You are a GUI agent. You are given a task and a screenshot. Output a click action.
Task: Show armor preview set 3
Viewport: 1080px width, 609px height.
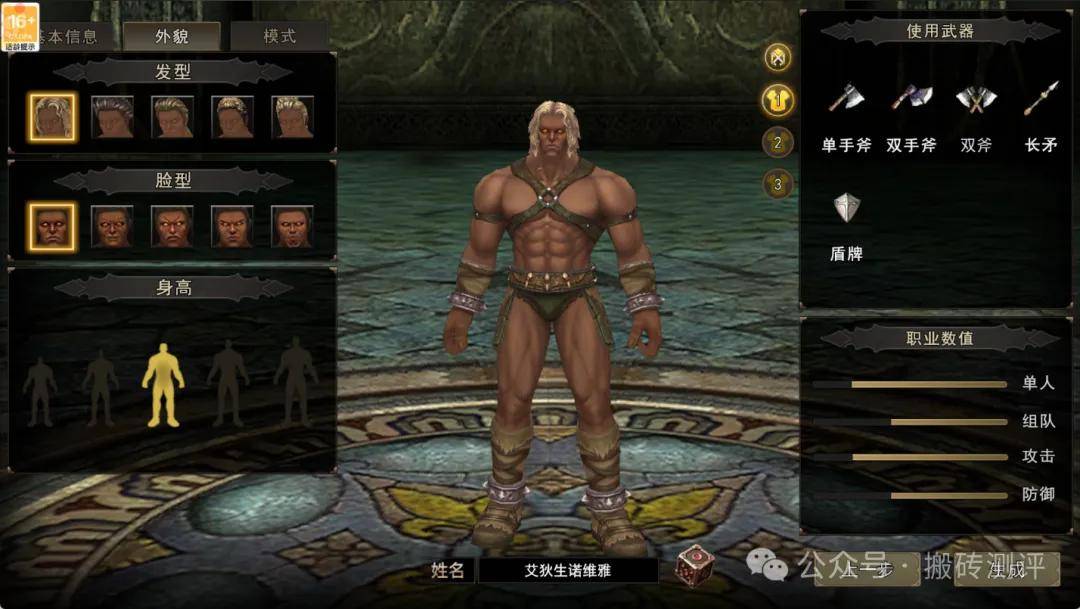[x=778, y=184]
